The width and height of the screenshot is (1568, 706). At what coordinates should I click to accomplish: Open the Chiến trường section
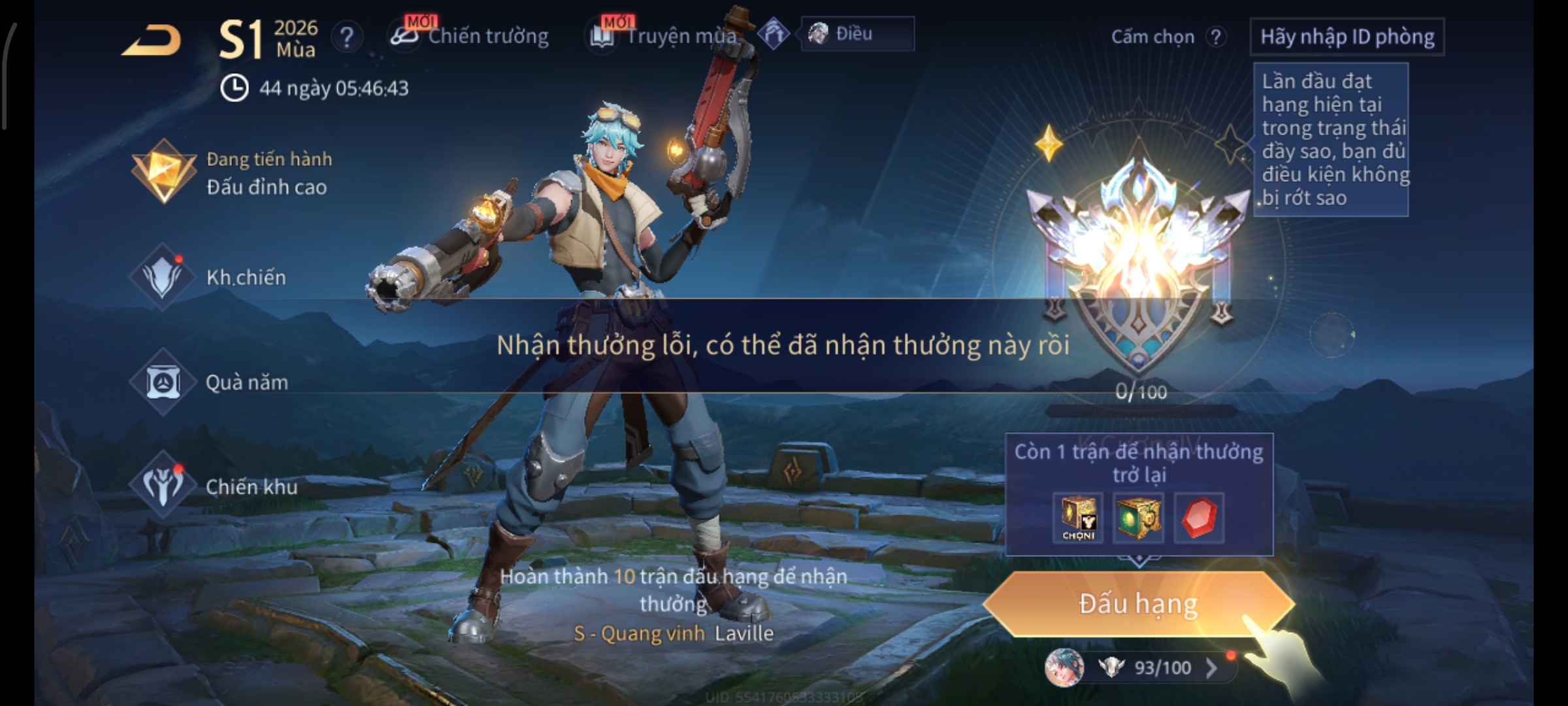point(470,36)
